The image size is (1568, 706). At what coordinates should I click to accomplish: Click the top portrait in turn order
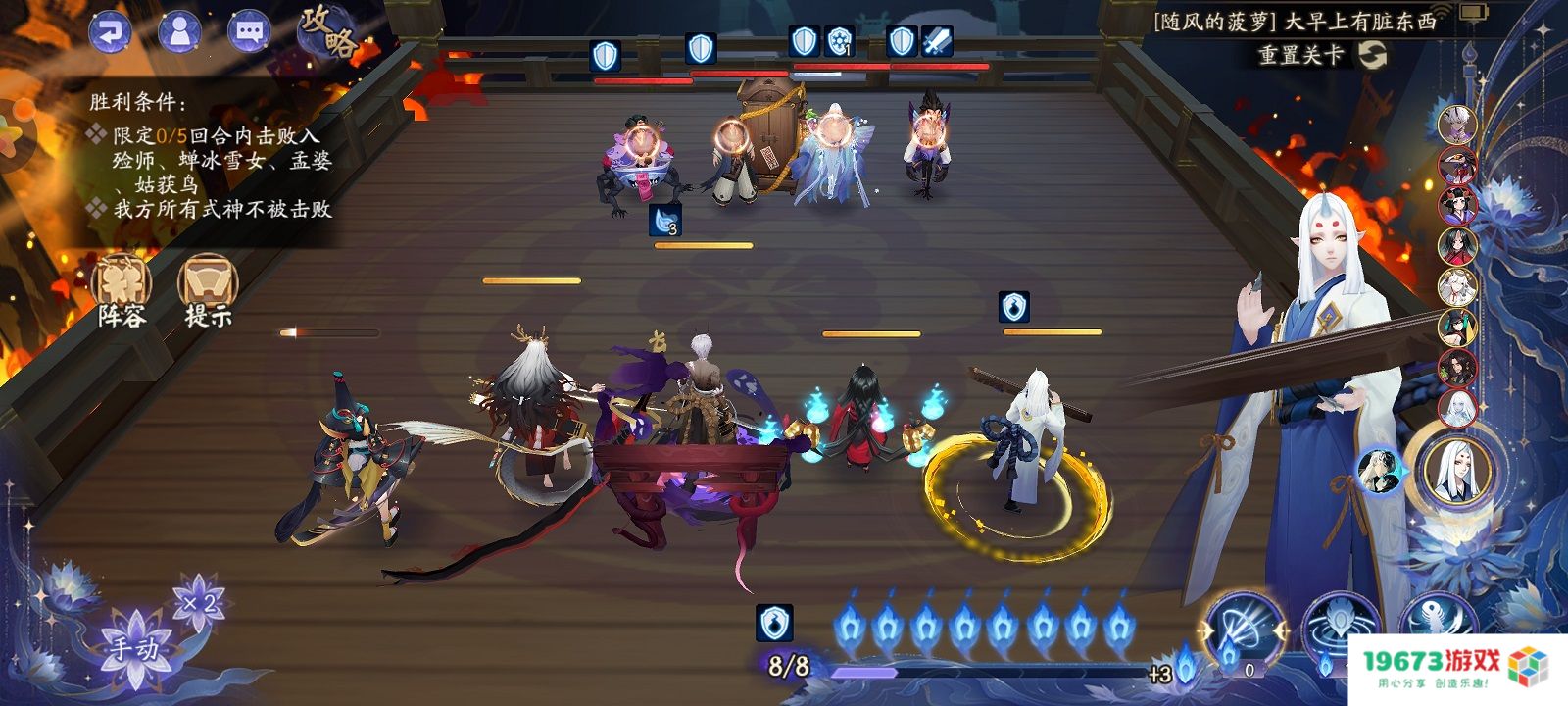[1457, 125]
